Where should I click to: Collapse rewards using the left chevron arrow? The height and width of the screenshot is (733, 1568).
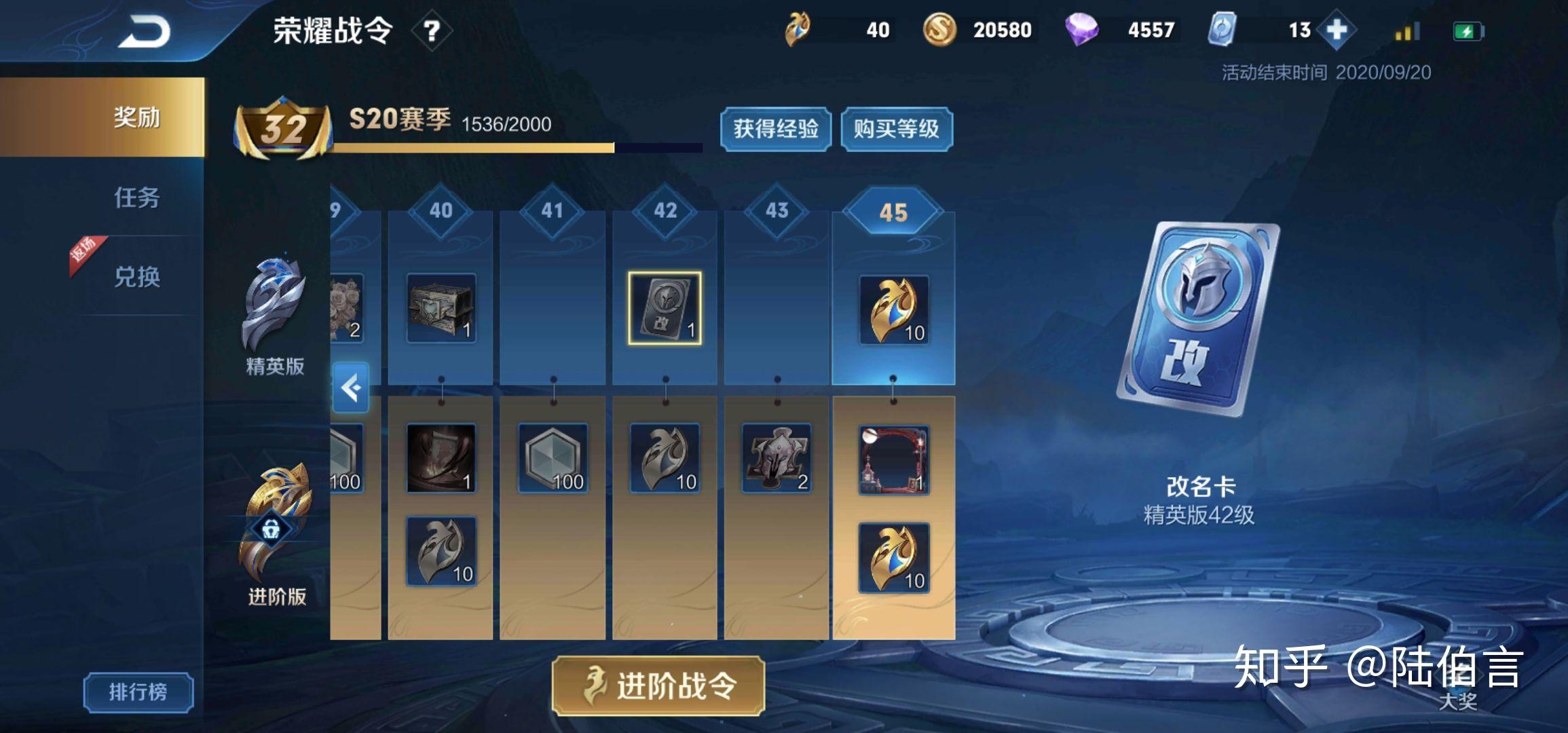pos(350,387)
